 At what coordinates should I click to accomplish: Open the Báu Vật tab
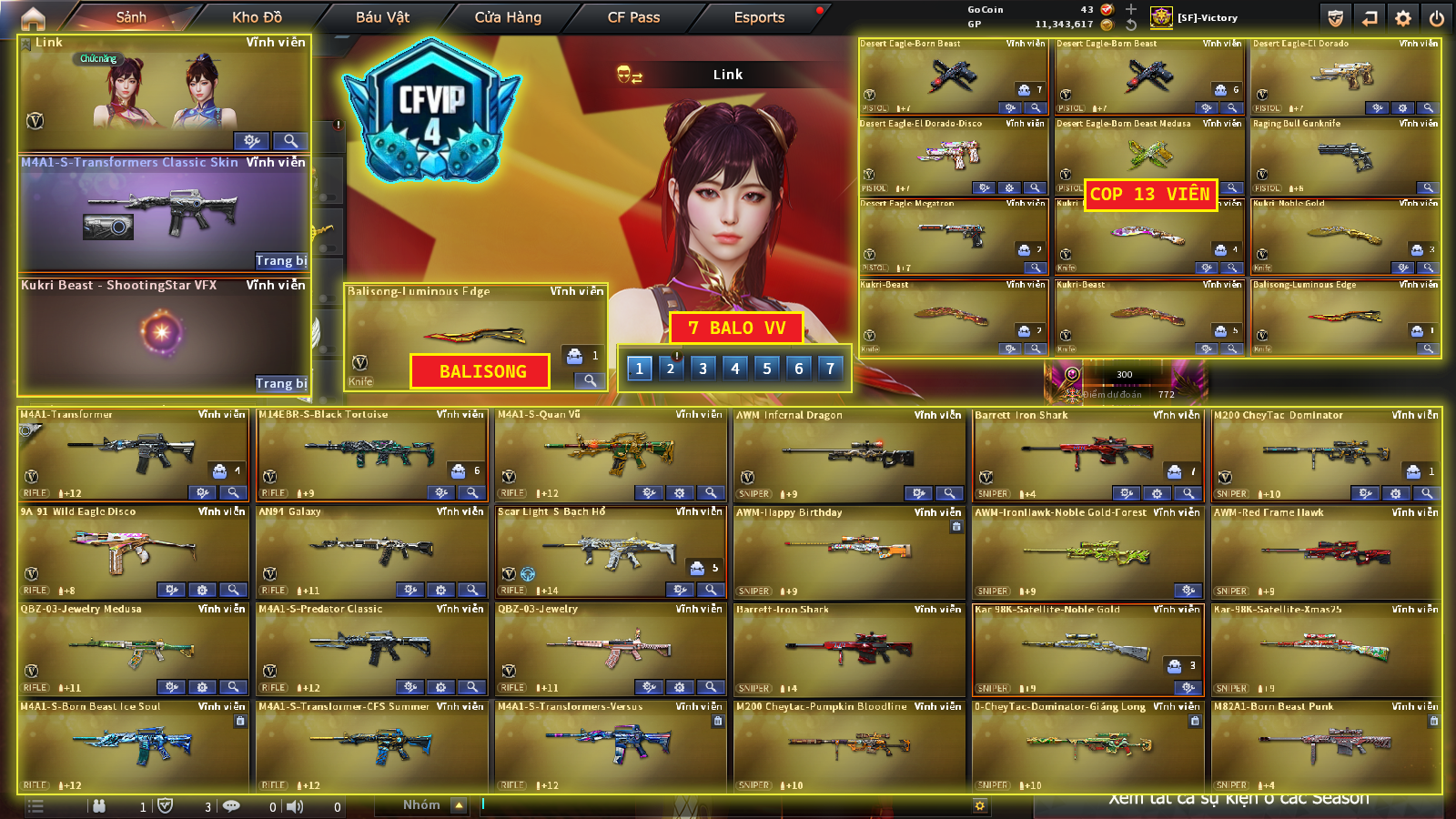(x=382, y=17)
